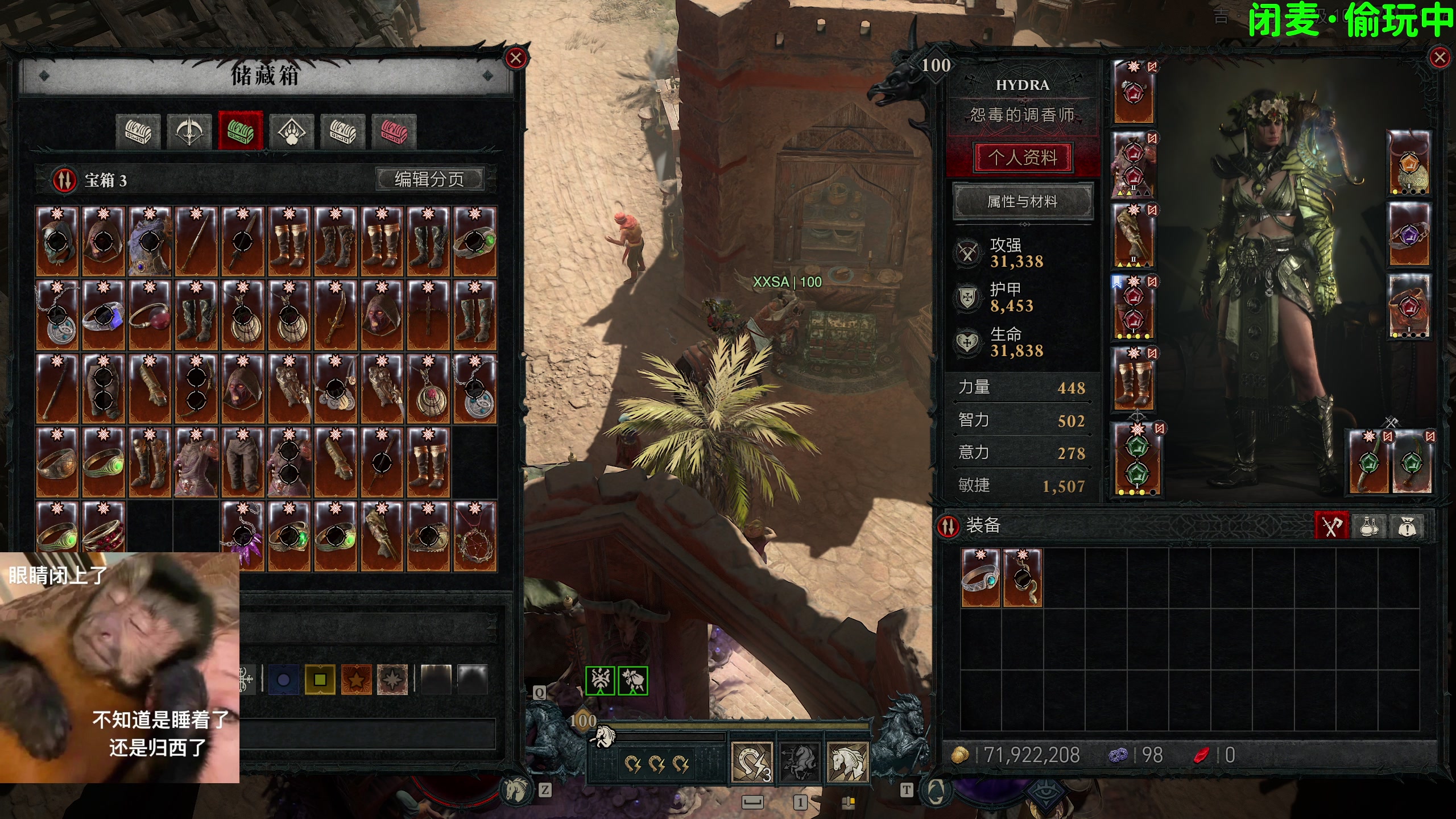The width and height of the screenshot is (1456, 819).
Task: Open the 编辑分页 tab editor
Action: tap(429, 179)
